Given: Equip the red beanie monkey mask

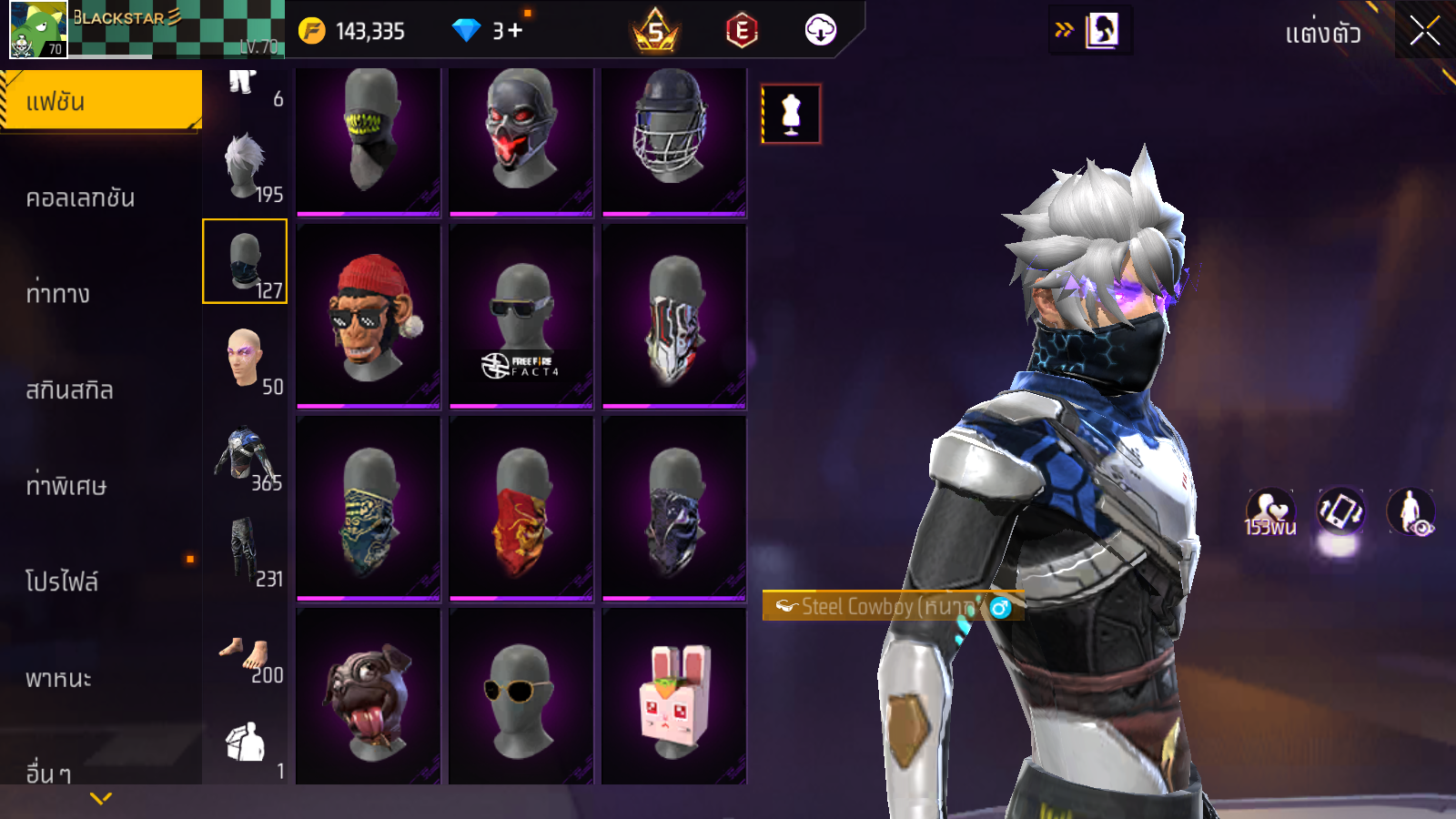Looking at the screenshot, I should 369,316.
